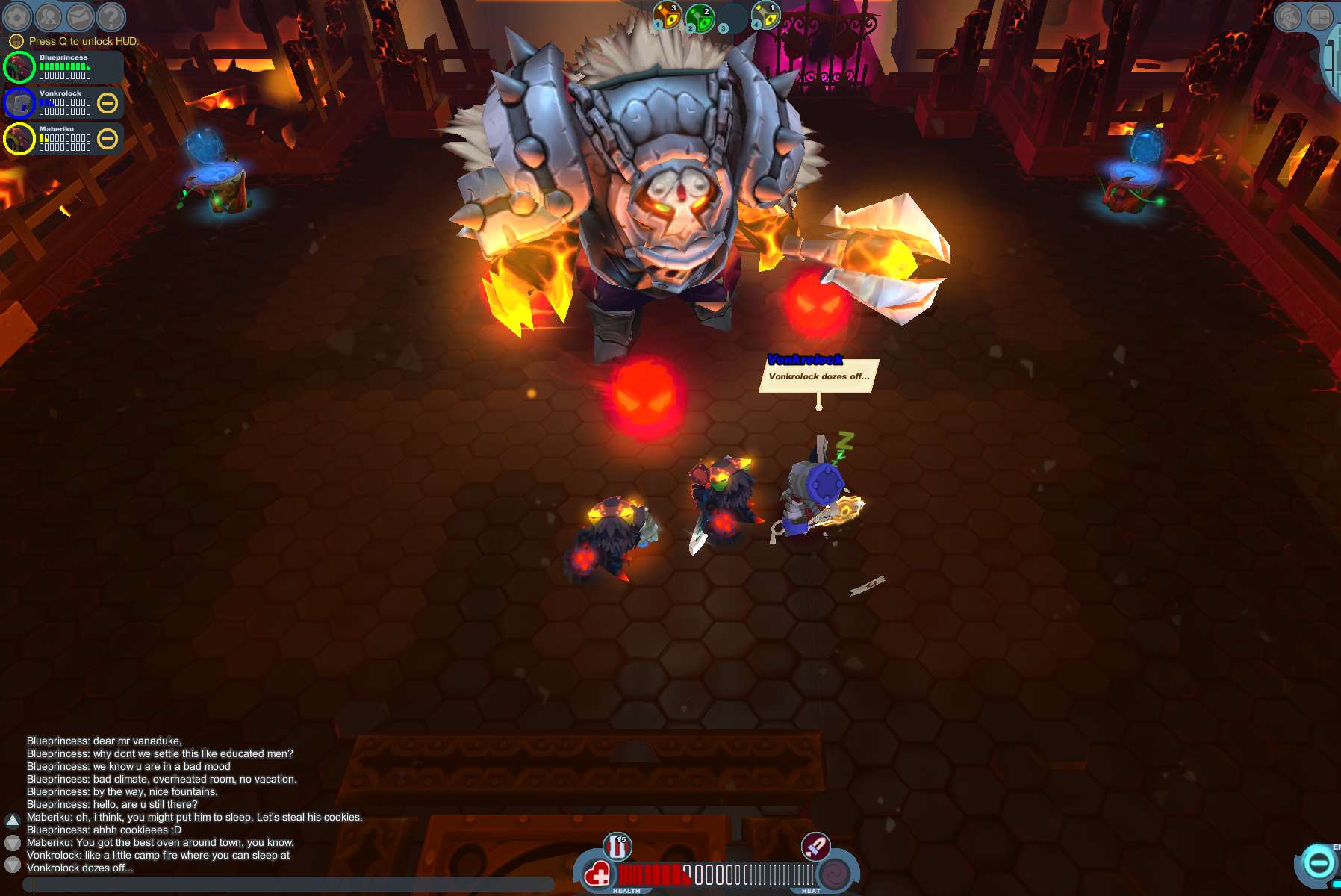Select the sword weapon icon above Heat

click(815, 847)
